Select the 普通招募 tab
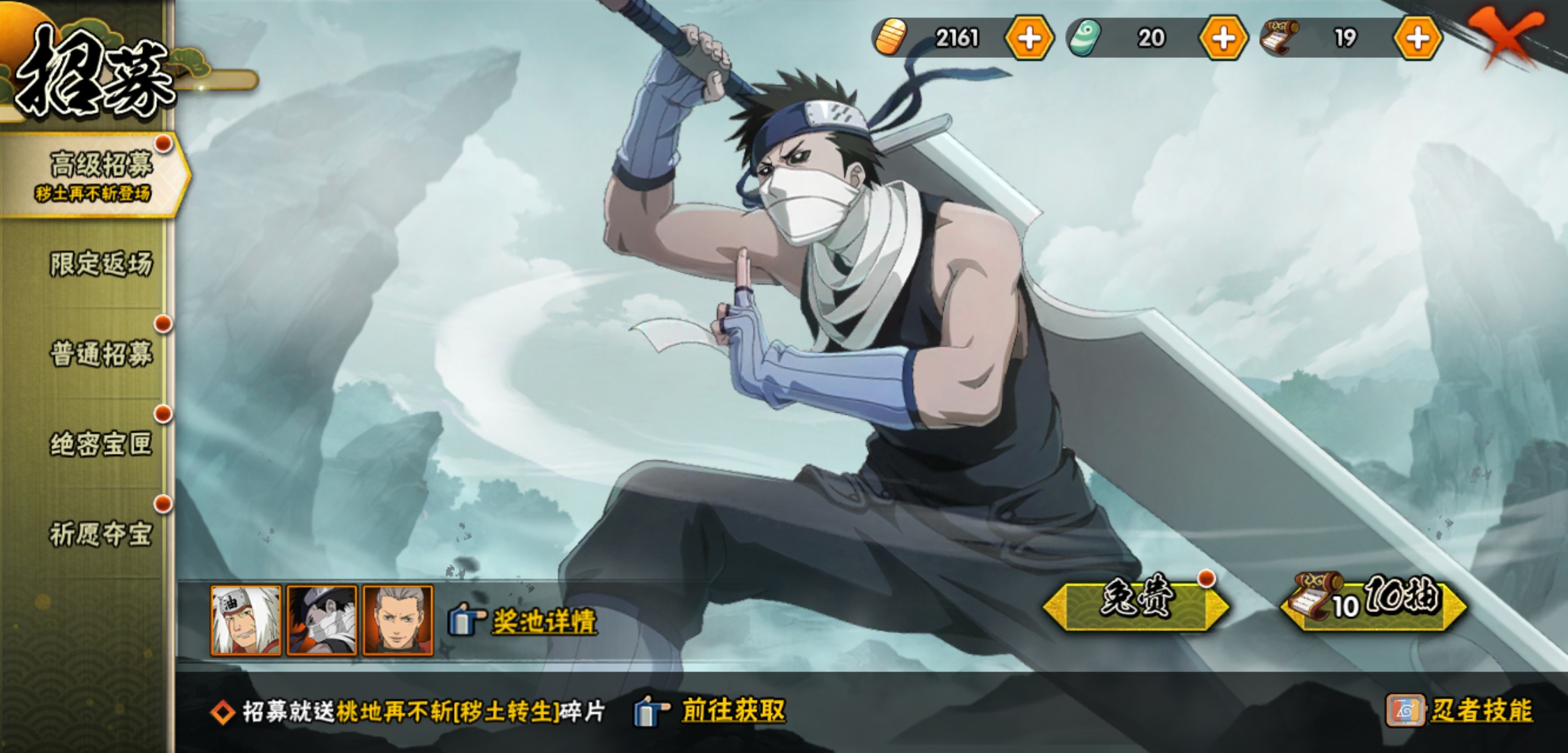The height and width of the screenshot is (753, 1568). pos(100,354)
